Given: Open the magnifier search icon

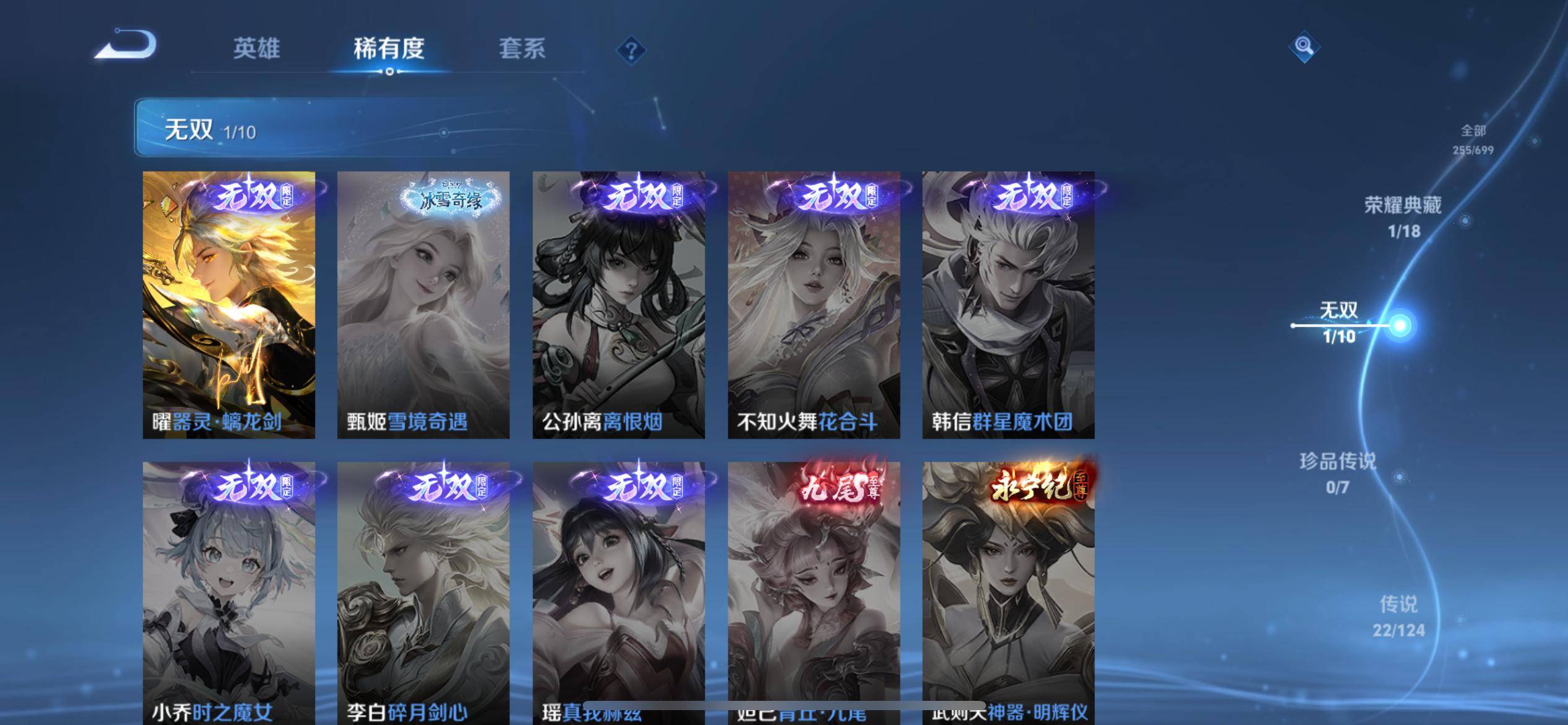Looking at the screenshot, I should [1304, 47].
